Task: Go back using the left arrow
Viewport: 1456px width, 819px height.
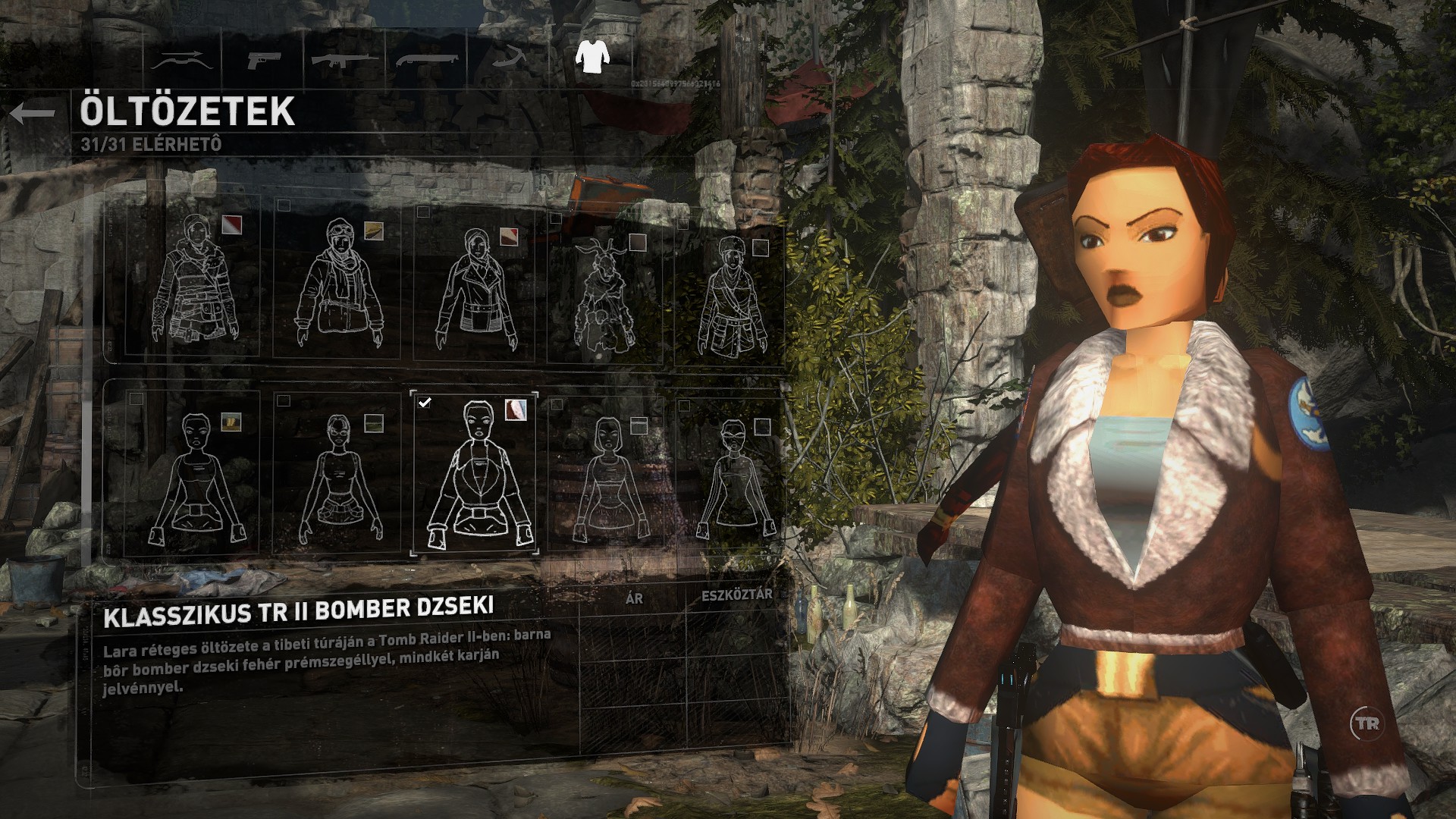Action: click(33, 114)
